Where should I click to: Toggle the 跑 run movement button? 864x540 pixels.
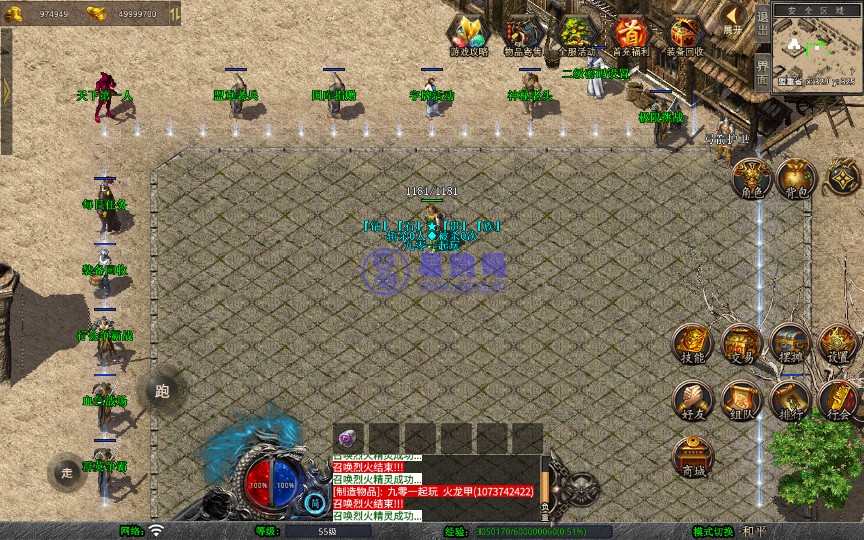point(162,391)
